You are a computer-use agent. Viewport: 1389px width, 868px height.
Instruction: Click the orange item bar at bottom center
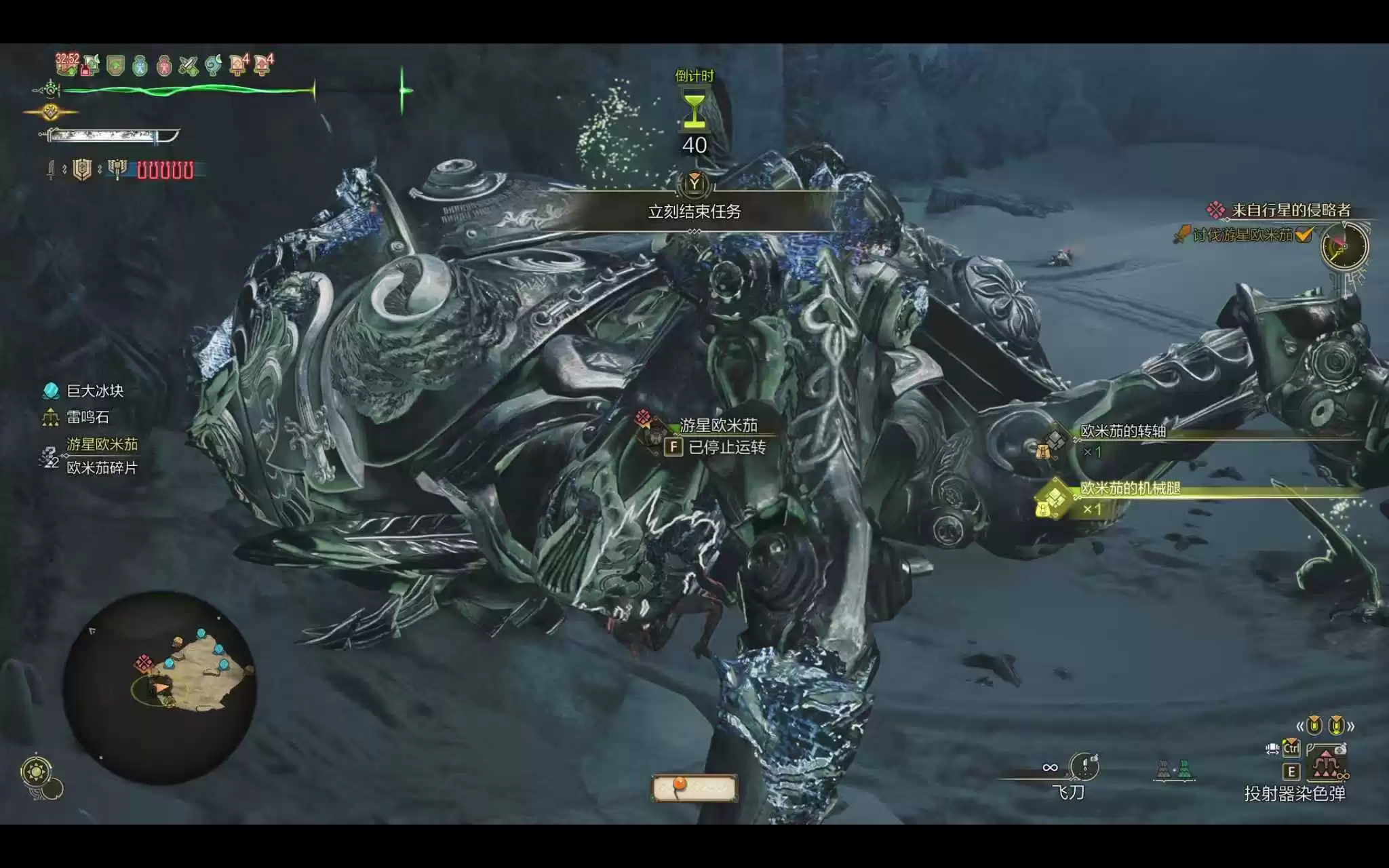(694, 787)
